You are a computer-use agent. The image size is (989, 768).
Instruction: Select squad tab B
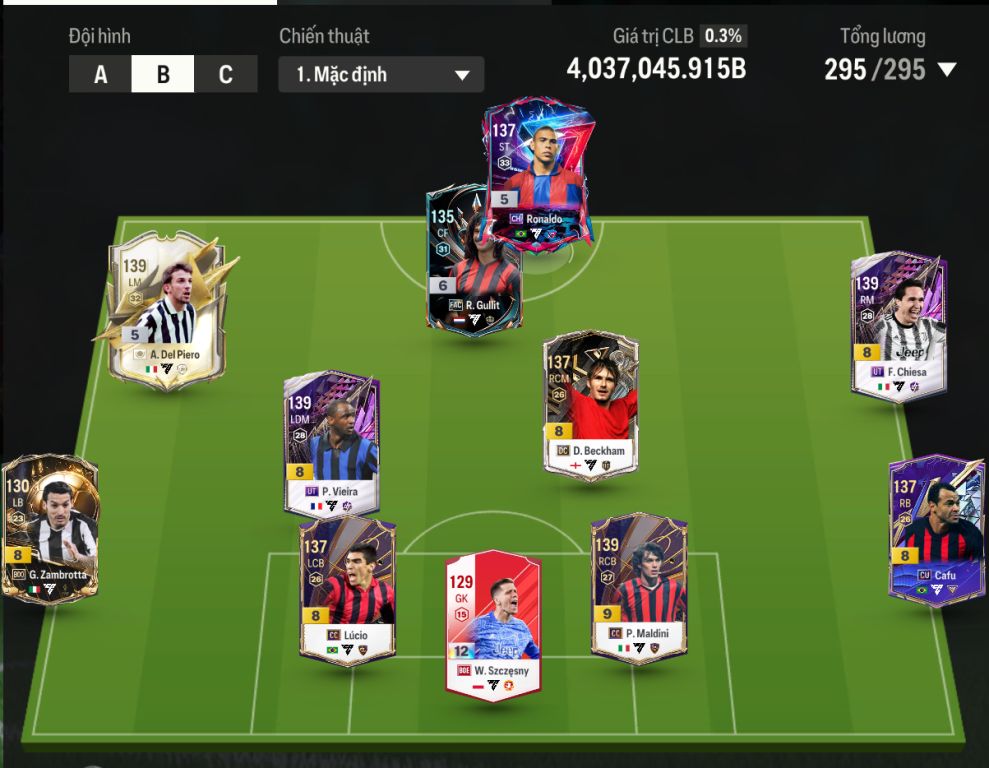(162, 74)
